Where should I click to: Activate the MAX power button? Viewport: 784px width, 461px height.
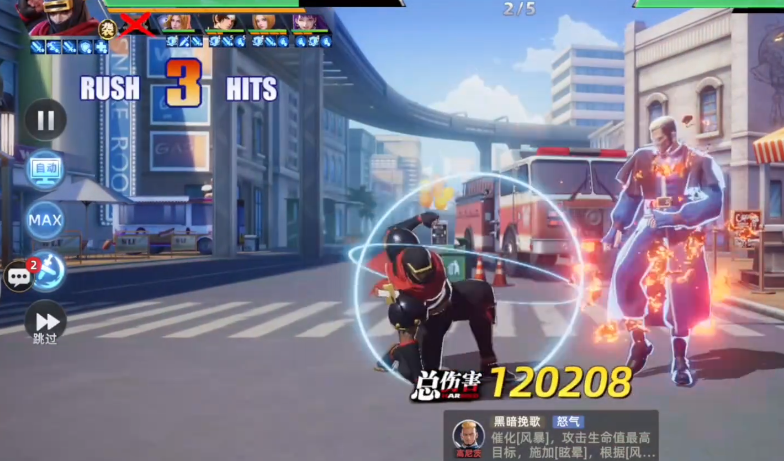point(45,220)
